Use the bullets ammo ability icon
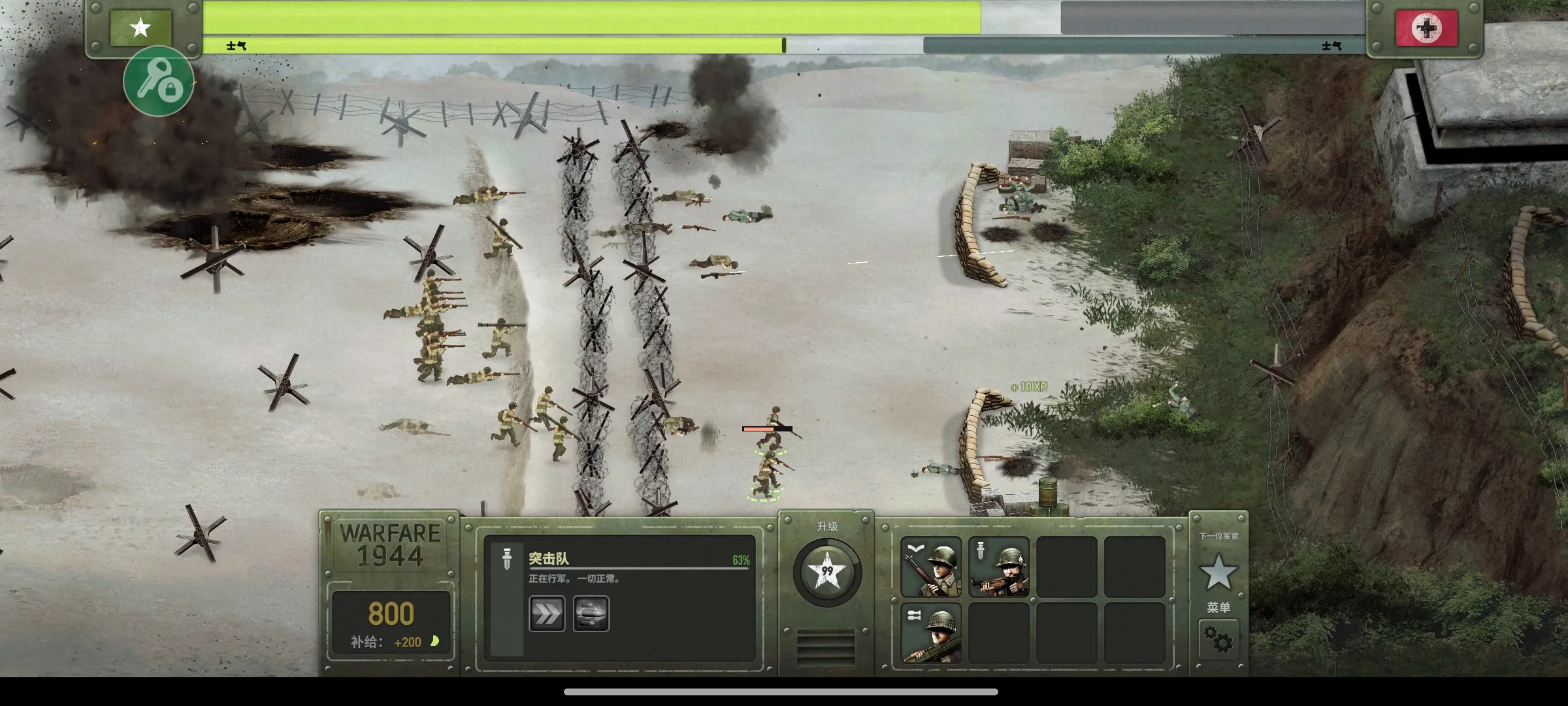The height and width of the screenshot is (706, 1568). tap(591, 613)
